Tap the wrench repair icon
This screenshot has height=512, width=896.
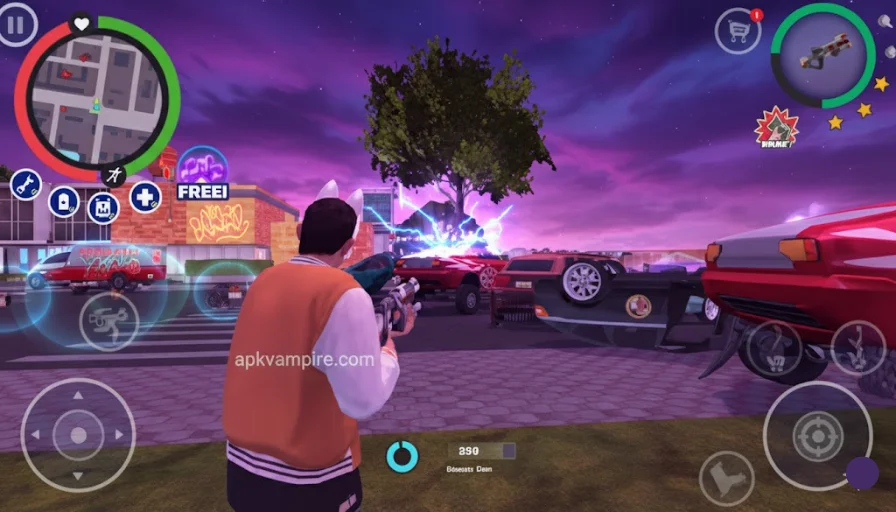tap(25, 185)
